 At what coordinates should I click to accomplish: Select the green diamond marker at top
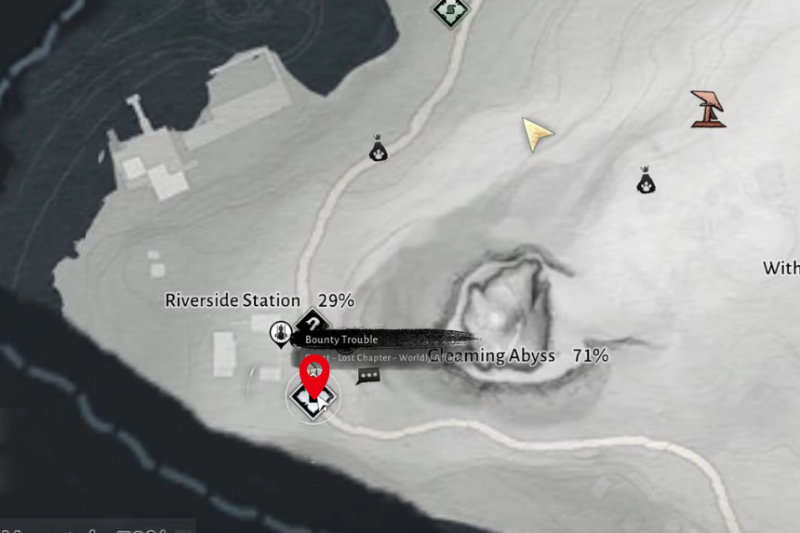coord(450,11)
